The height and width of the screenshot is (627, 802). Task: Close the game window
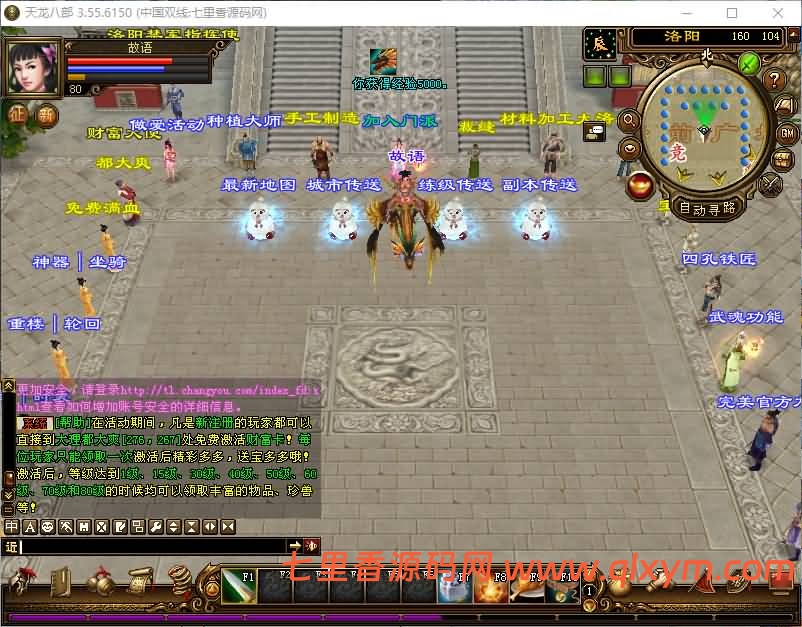click(x=777, y=13)
